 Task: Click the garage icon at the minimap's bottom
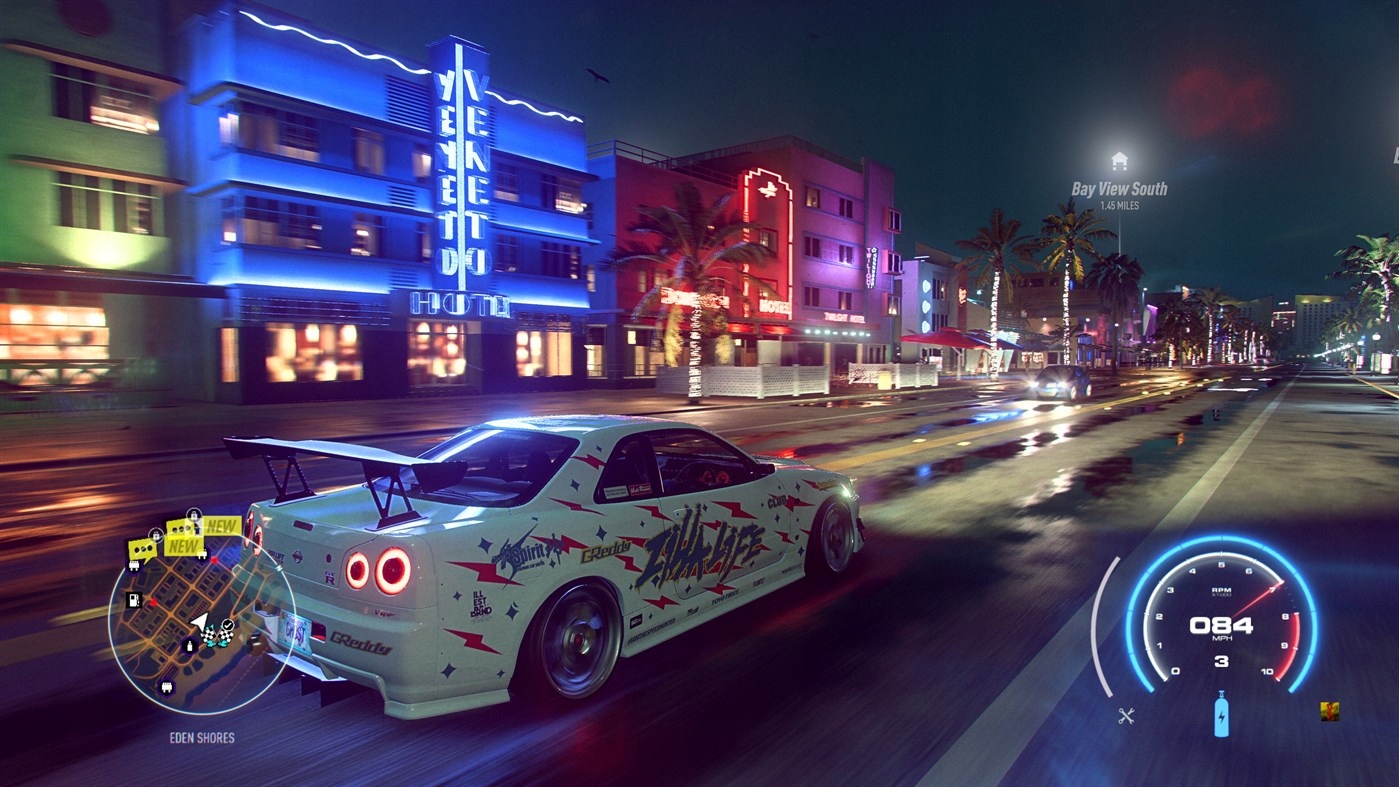coord(167,686)
